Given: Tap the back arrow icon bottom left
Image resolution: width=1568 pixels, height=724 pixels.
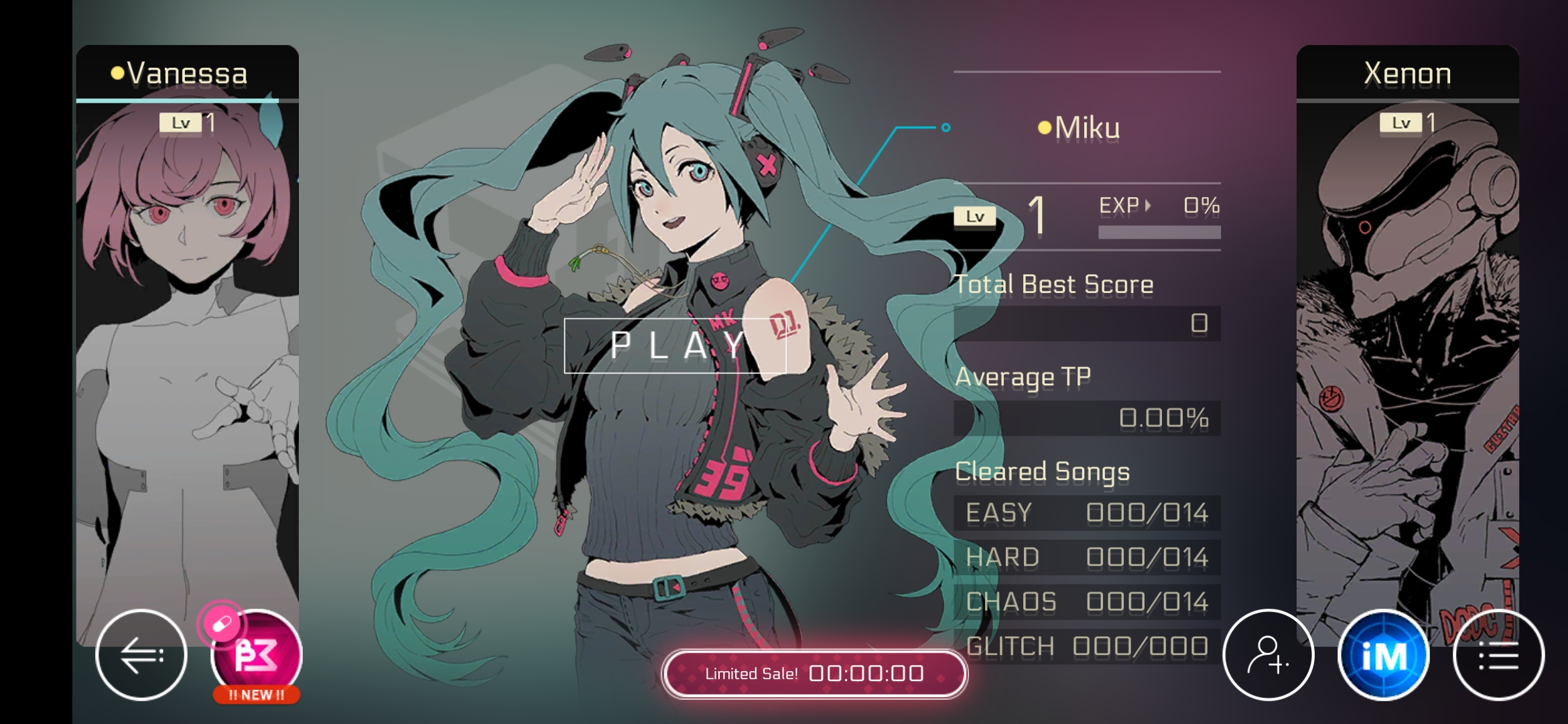Looking at the screenshot, I should tap(143, 654).
